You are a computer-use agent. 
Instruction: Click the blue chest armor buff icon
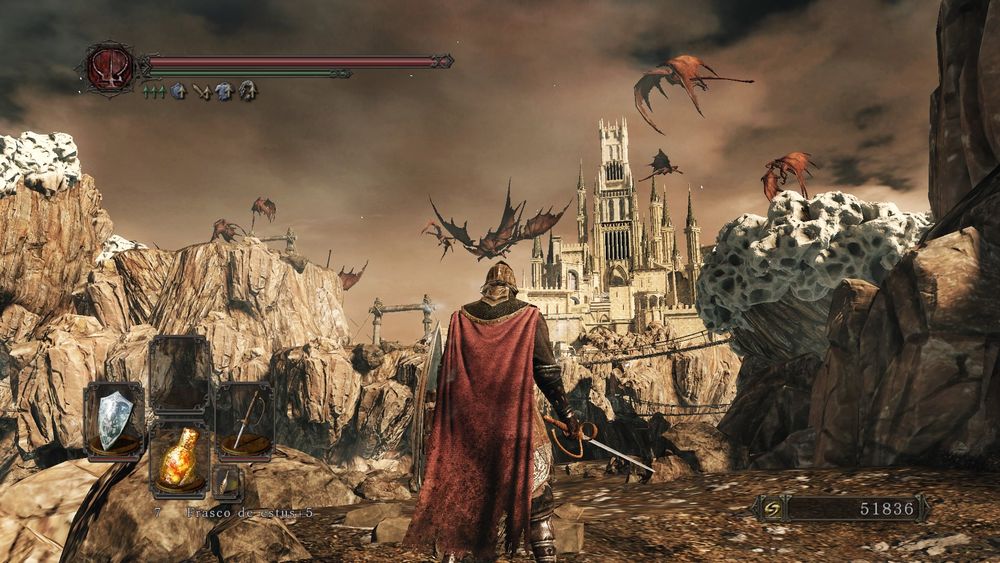coord(224,91)
